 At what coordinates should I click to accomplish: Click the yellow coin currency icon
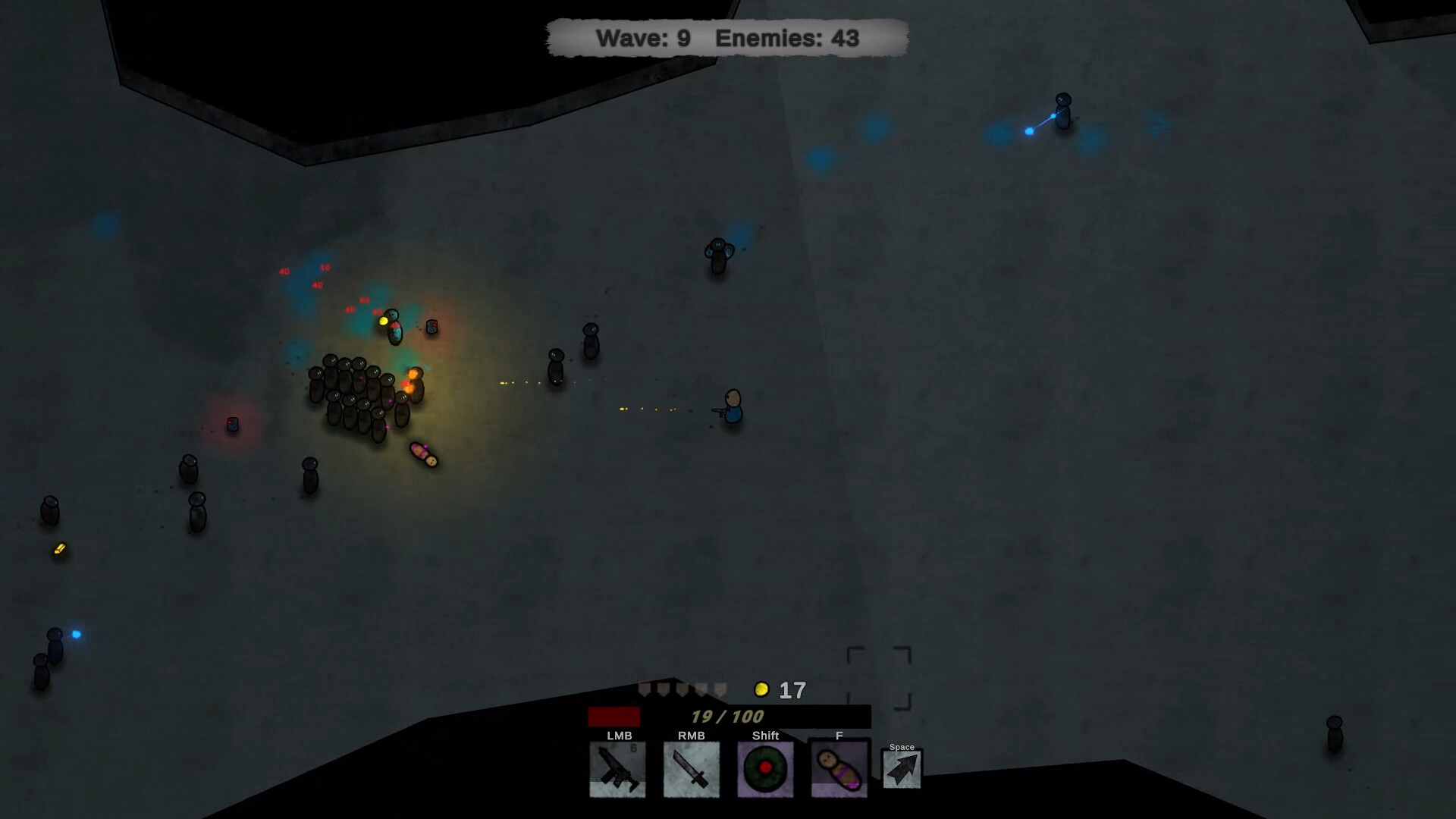(761, 689)
